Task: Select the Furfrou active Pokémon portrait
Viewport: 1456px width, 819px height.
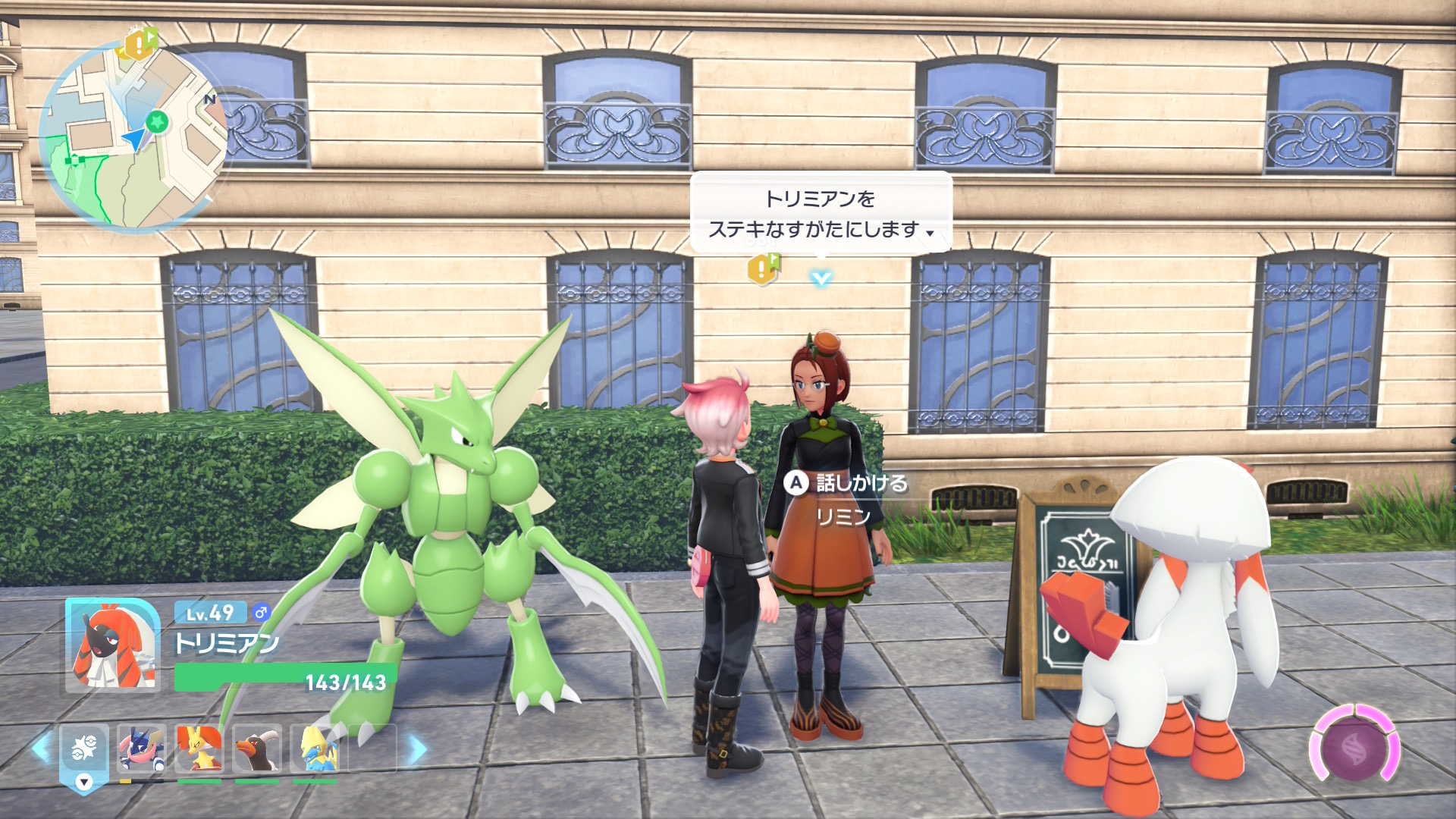Action: coord(112,645)
